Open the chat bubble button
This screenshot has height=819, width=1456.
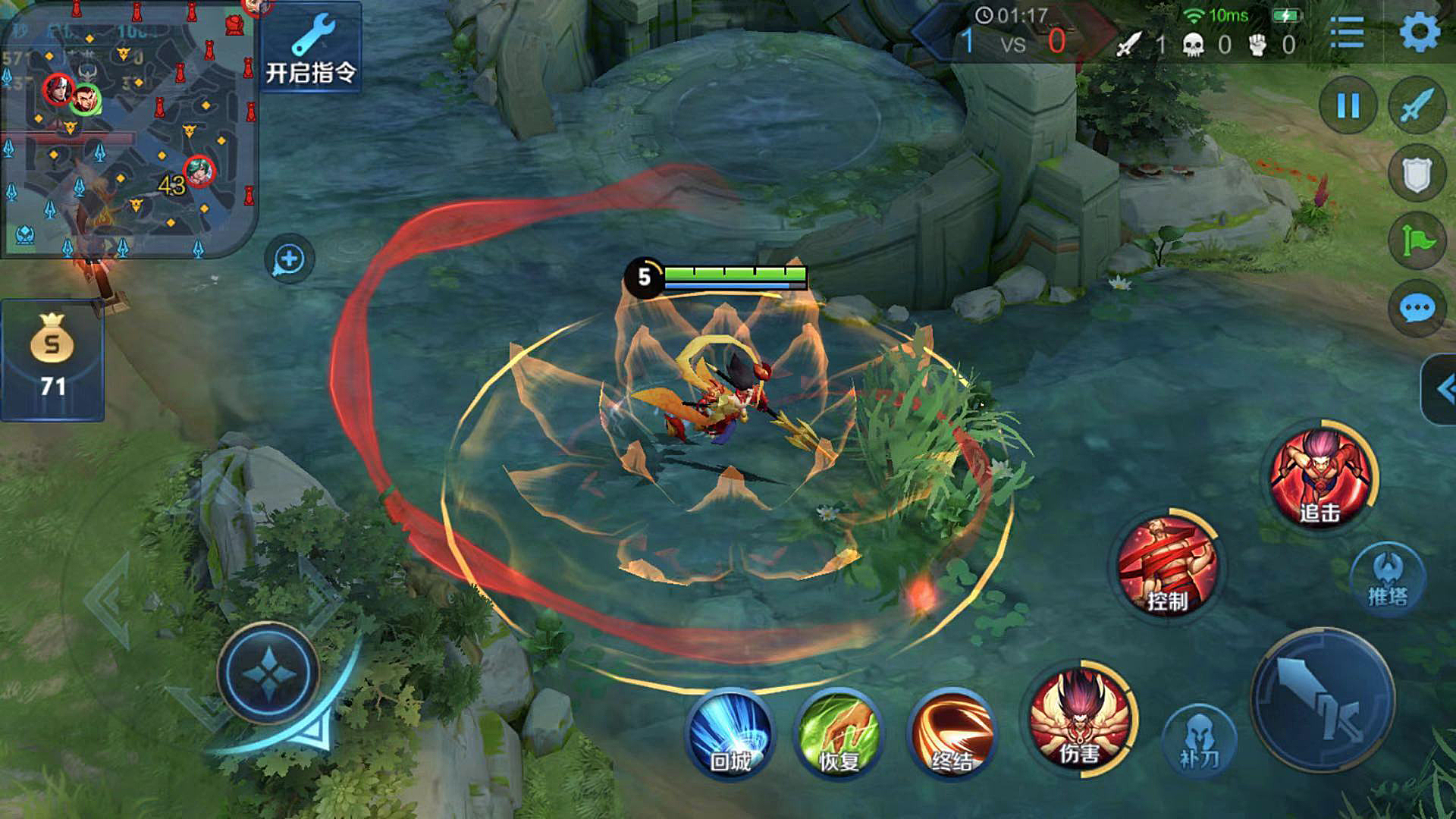click(1417, 309)
